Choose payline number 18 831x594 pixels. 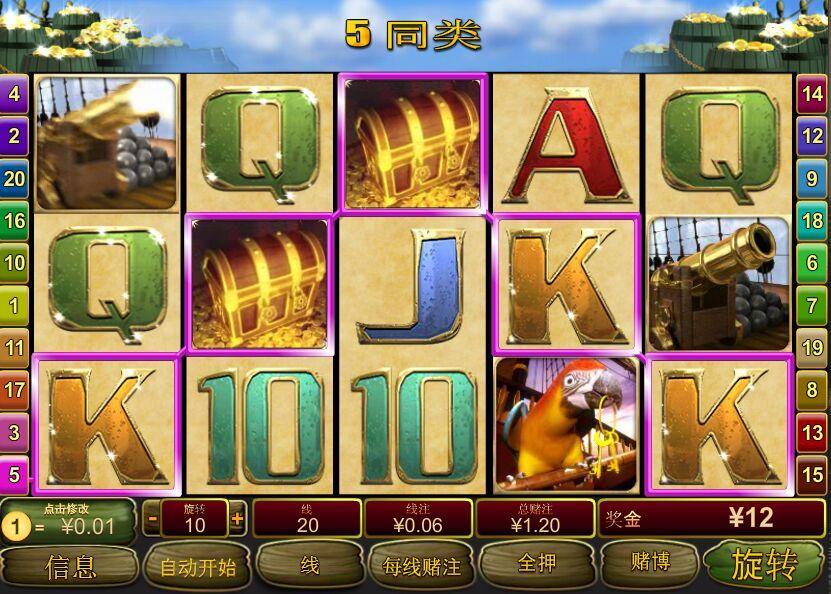814,221
